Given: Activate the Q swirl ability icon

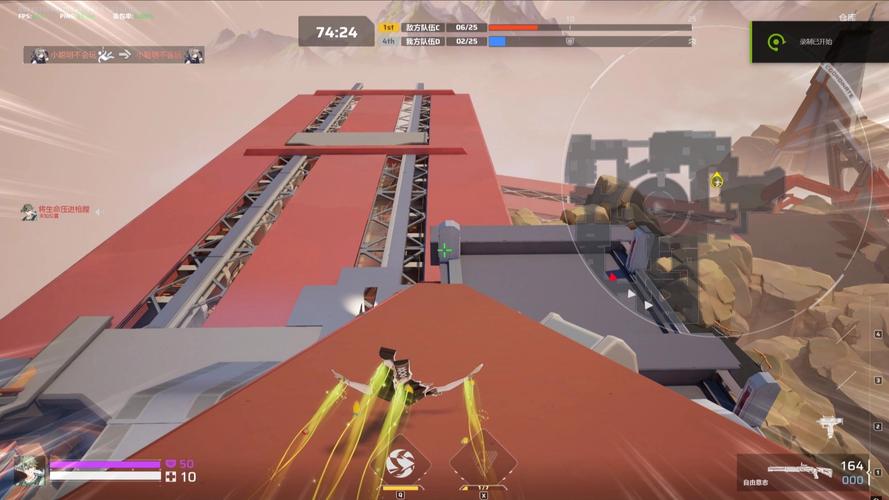Looking at the screenshot, I should tap(400, 464).
